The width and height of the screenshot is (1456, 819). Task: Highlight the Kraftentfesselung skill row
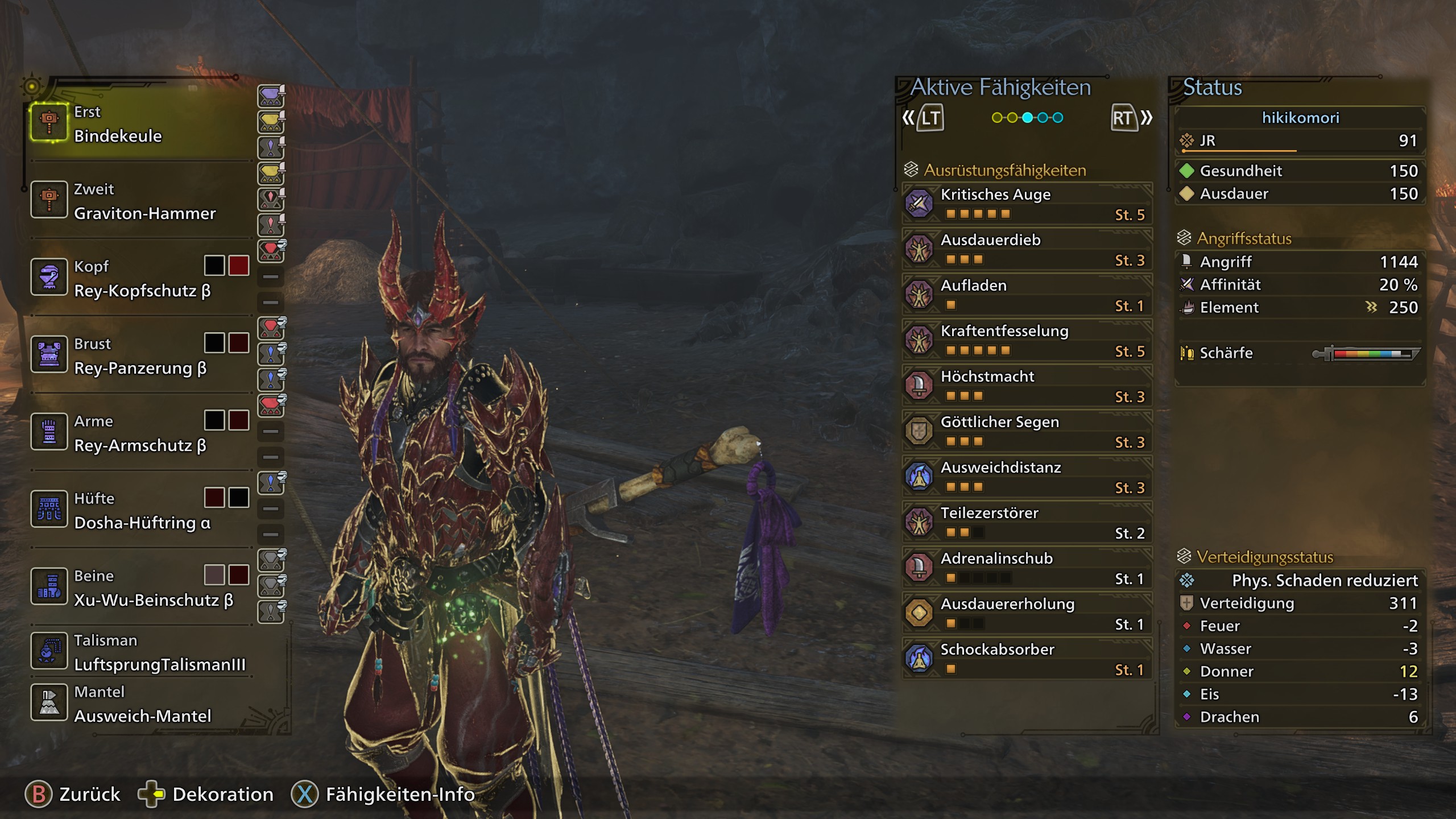[x=1027, y=340]
